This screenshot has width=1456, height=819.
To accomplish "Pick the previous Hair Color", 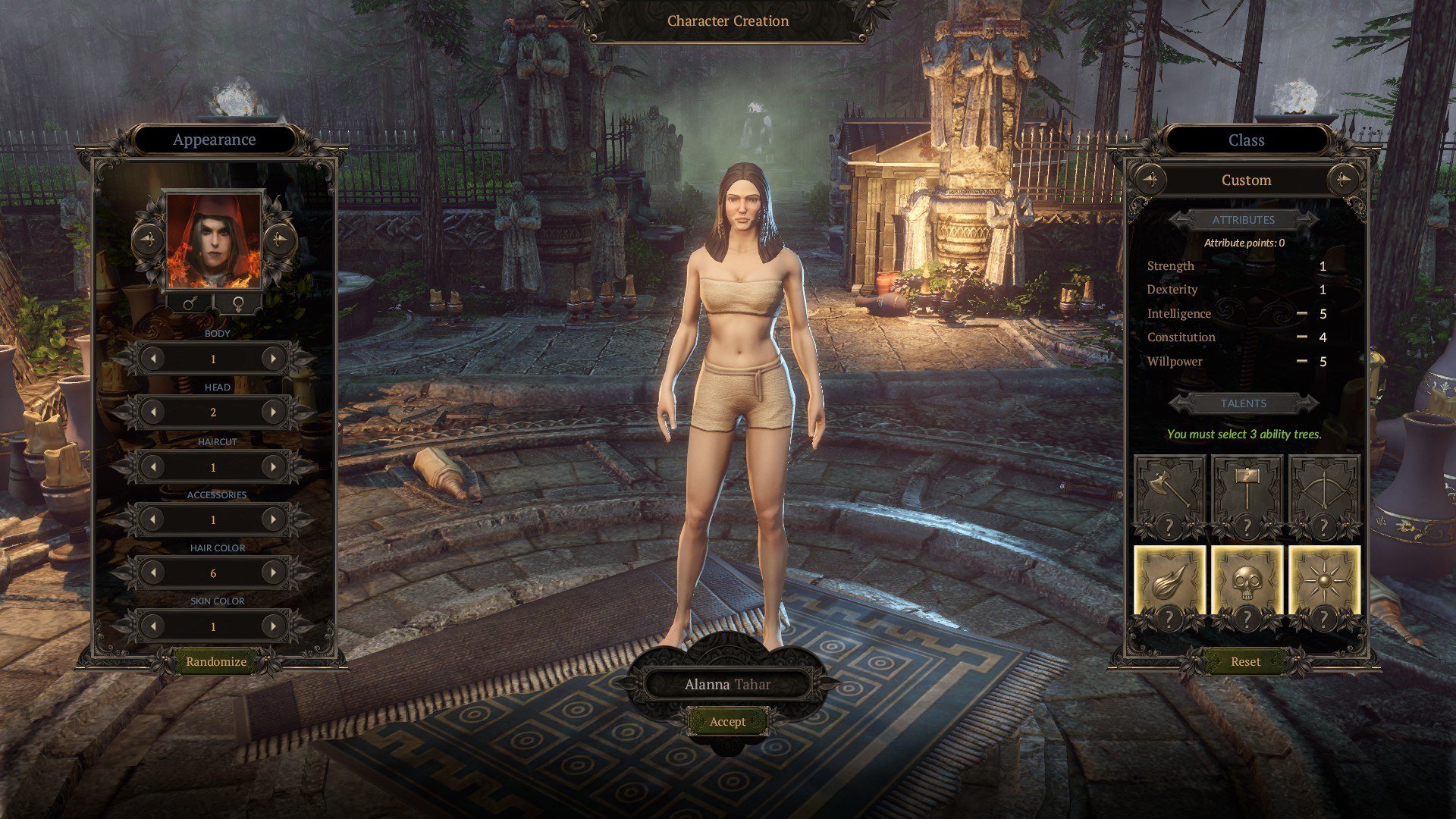I will [154, 573].
